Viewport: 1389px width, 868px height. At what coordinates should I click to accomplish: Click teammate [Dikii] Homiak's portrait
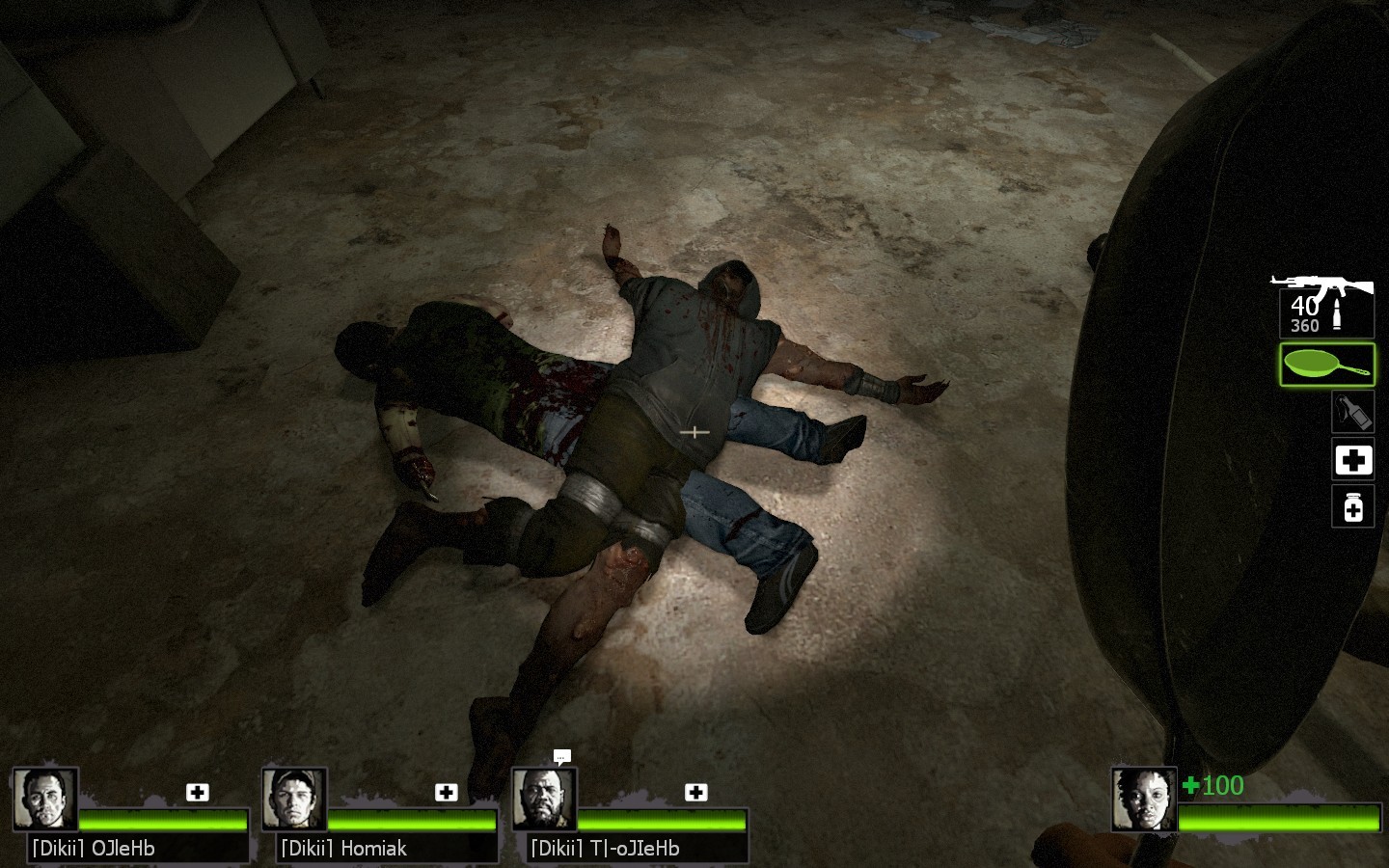pyautogui.click(x=294, y=799)
